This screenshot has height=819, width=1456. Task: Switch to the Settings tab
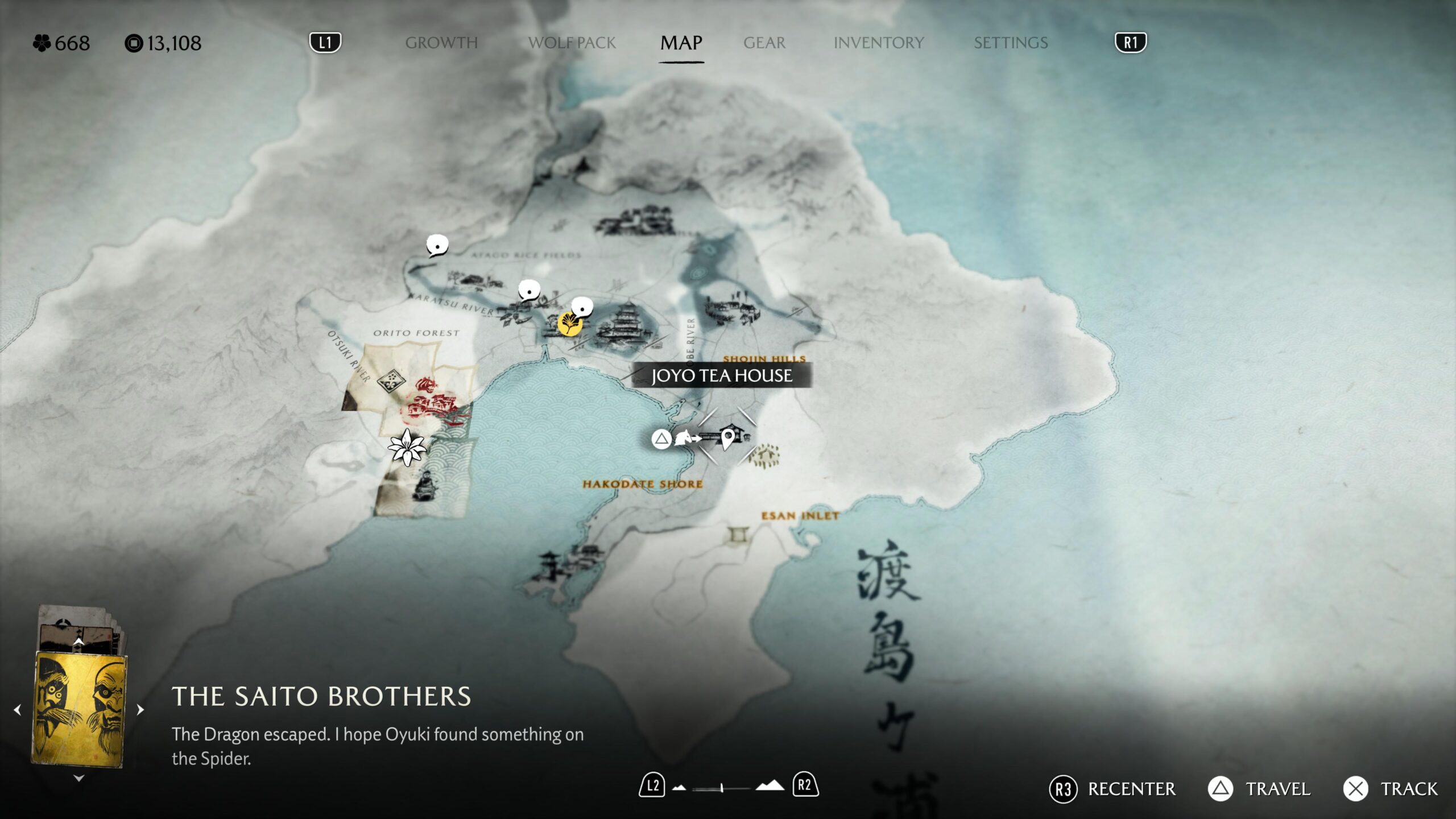pyautogui.click(x=1010, y=43)
